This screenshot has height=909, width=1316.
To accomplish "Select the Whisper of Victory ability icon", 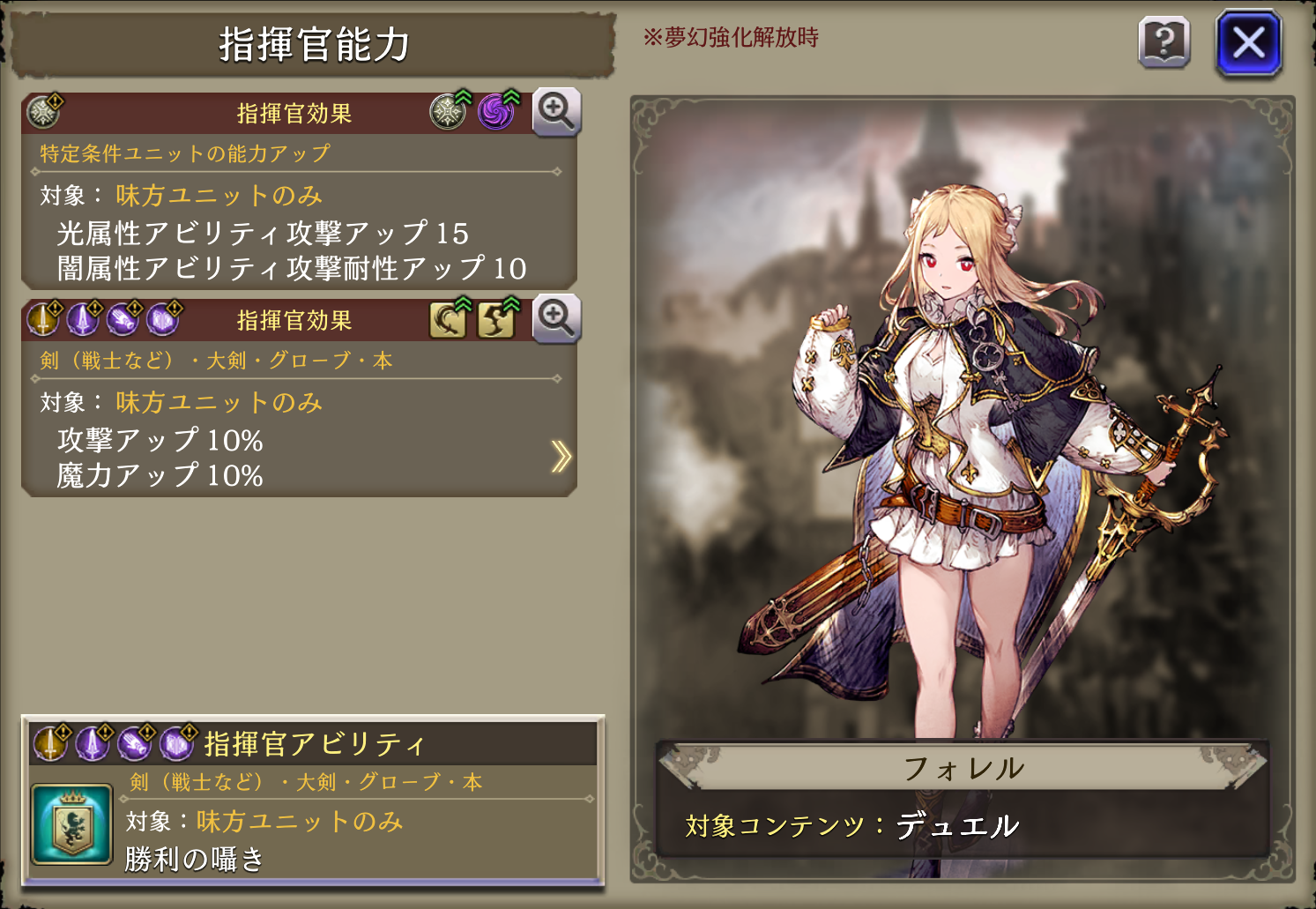I will click(x=71, y=824).
